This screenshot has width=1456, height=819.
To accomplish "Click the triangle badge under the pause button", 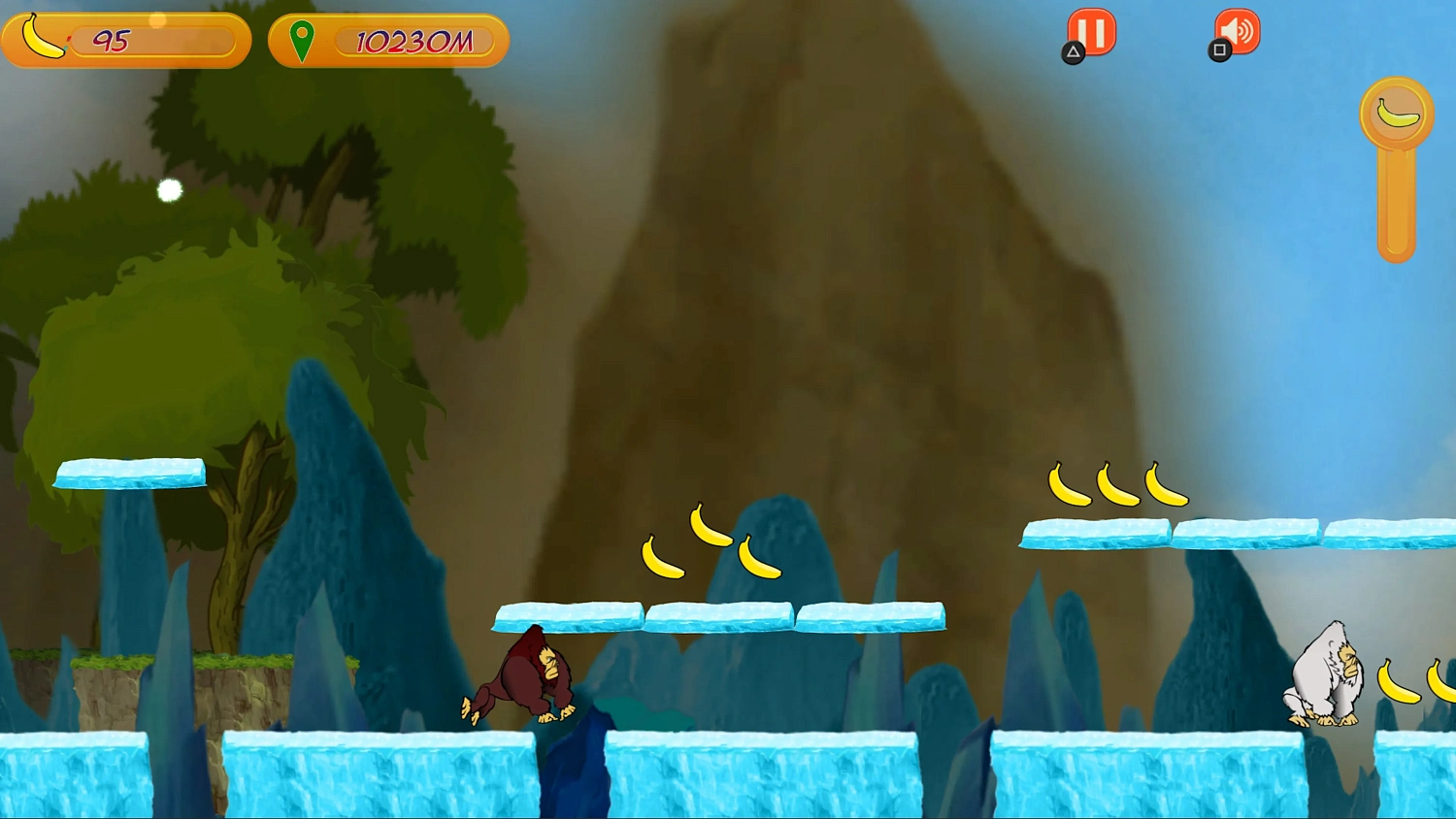I will pyautogui.click(x=1072, y=53).
